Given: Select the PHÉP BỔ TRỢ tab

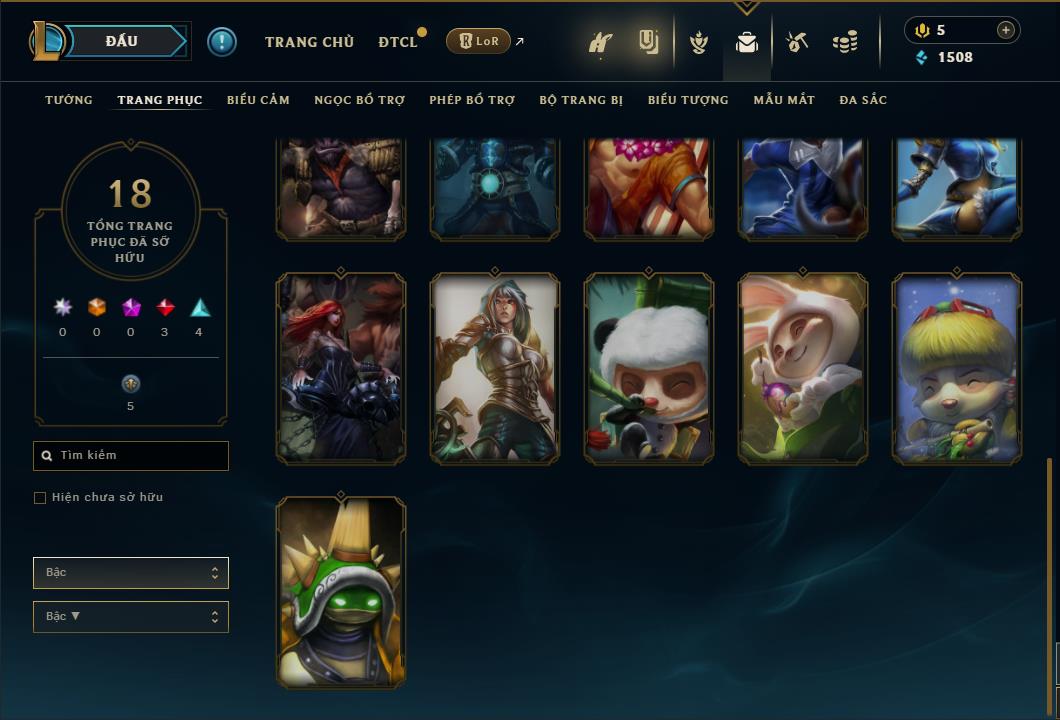Looking at the screenshot, I should (x=472, y=100).
